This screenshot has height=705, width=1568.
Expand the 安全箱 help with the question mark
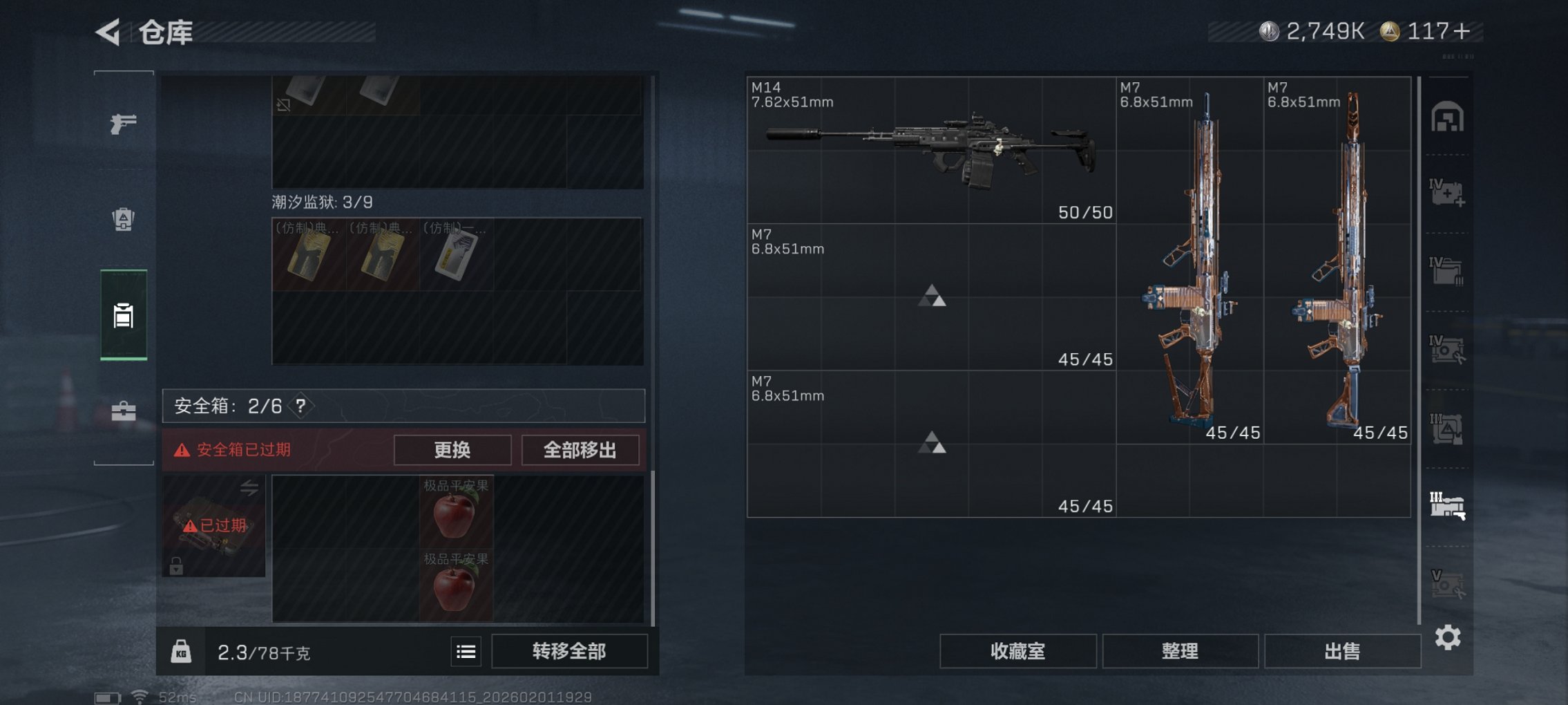pyautogui.click(x=300, y=406)
